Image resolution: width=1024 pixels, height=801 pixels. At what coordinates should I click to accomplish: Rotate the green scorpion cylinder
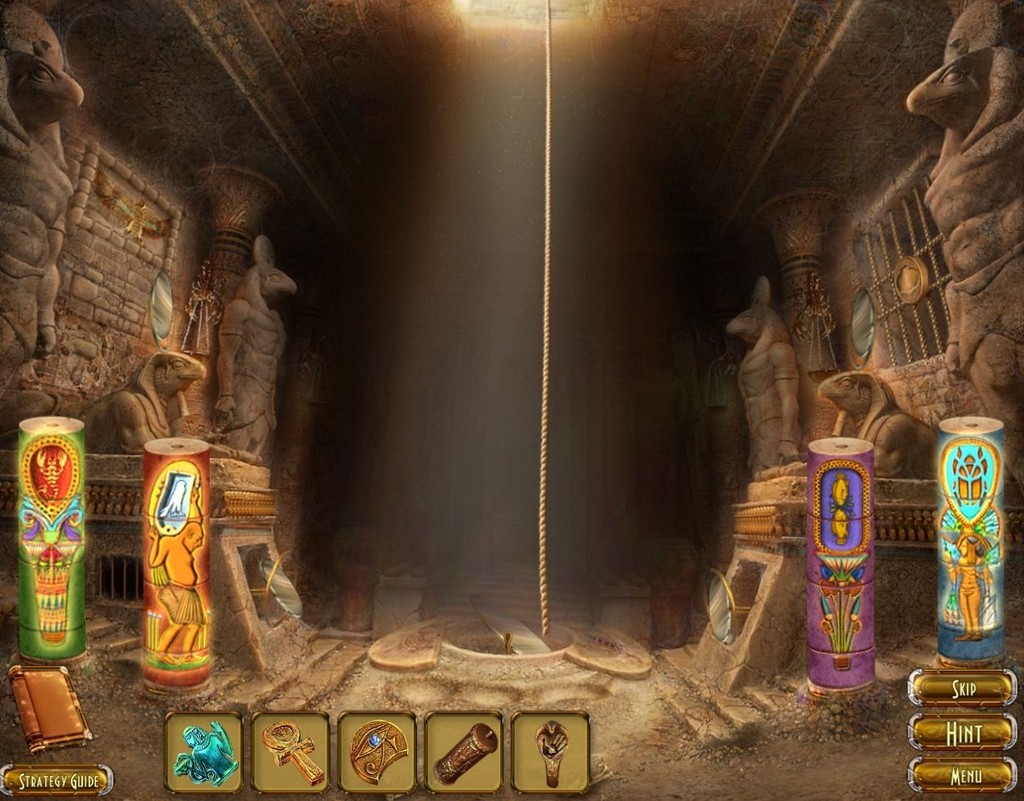(x=52, y=540)
